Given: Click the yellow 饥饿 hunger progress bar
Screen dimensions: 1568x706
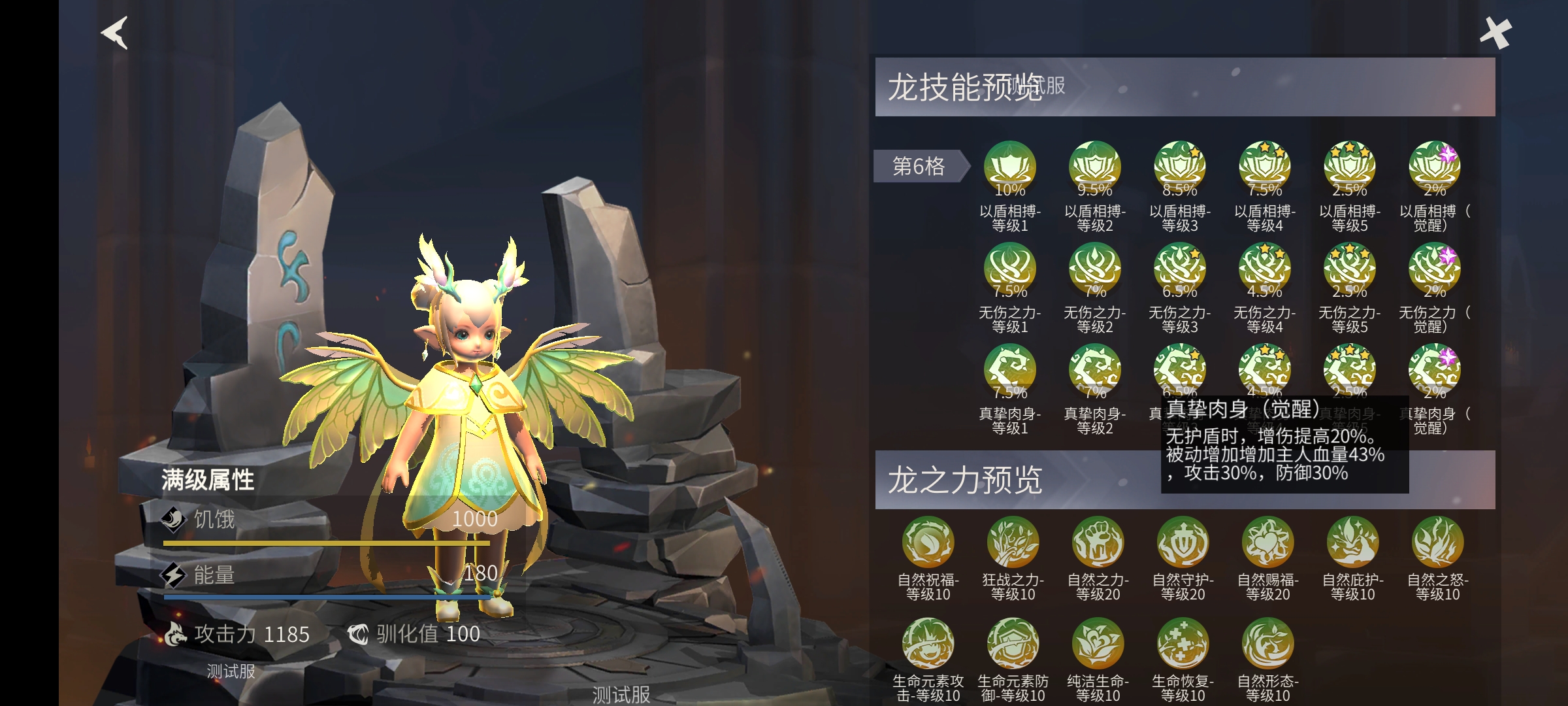Looking at the screenshot, I should pos(327,543).
